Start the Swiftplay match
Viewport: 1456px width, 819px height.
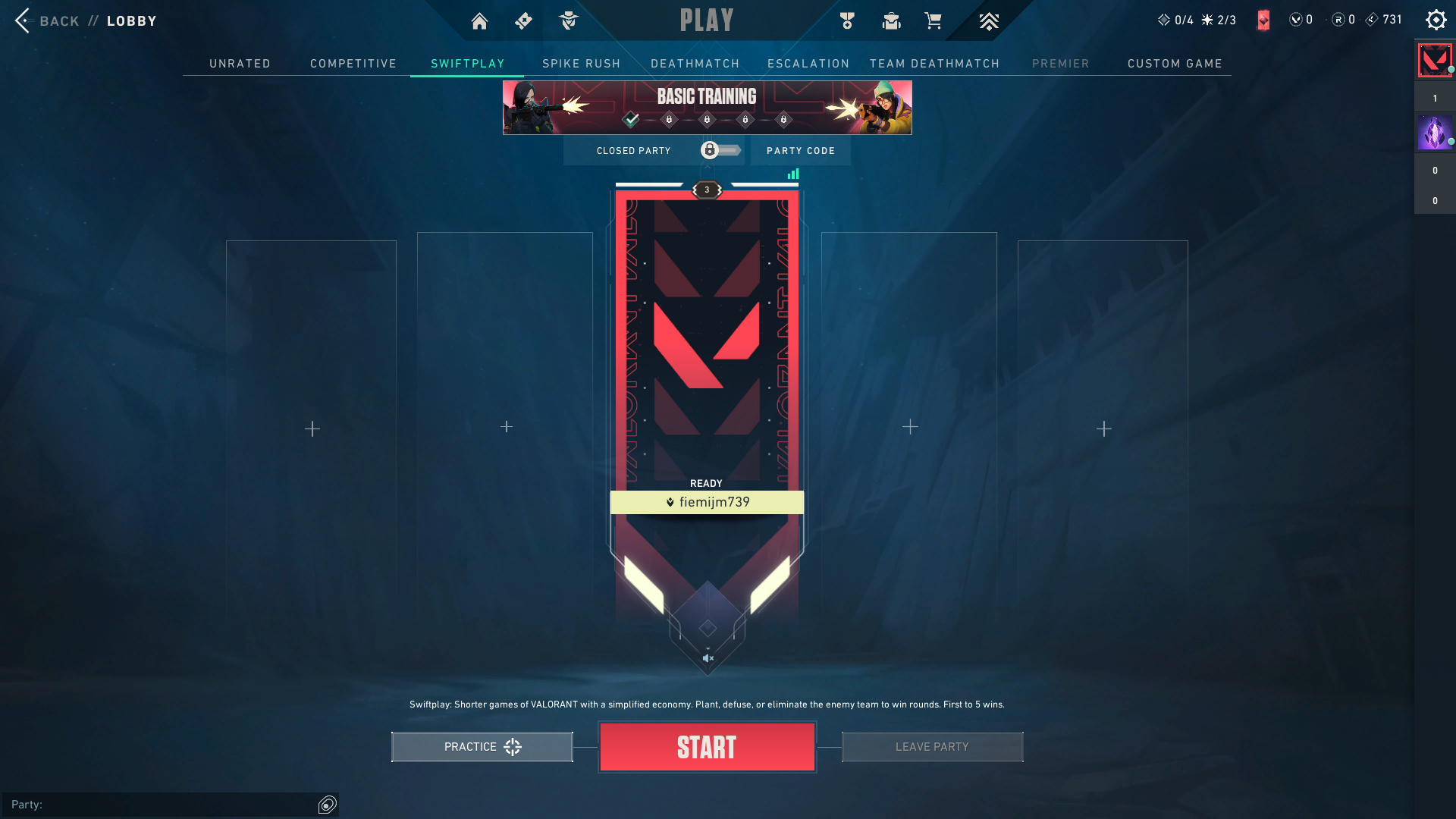pyautogui.click(x=707, y=747)
